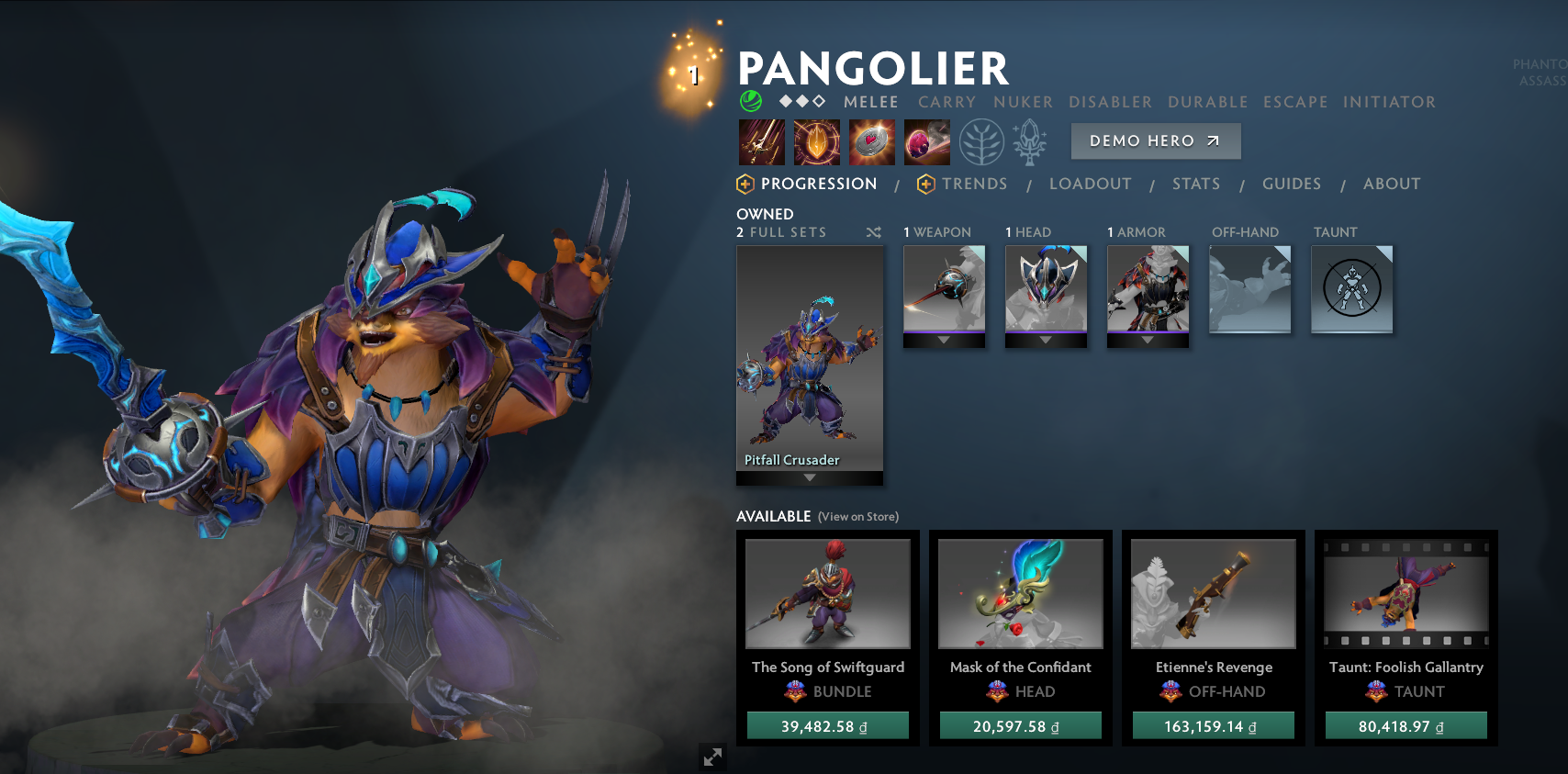Expand the hero model to fullscreen

tap(712, 757)
